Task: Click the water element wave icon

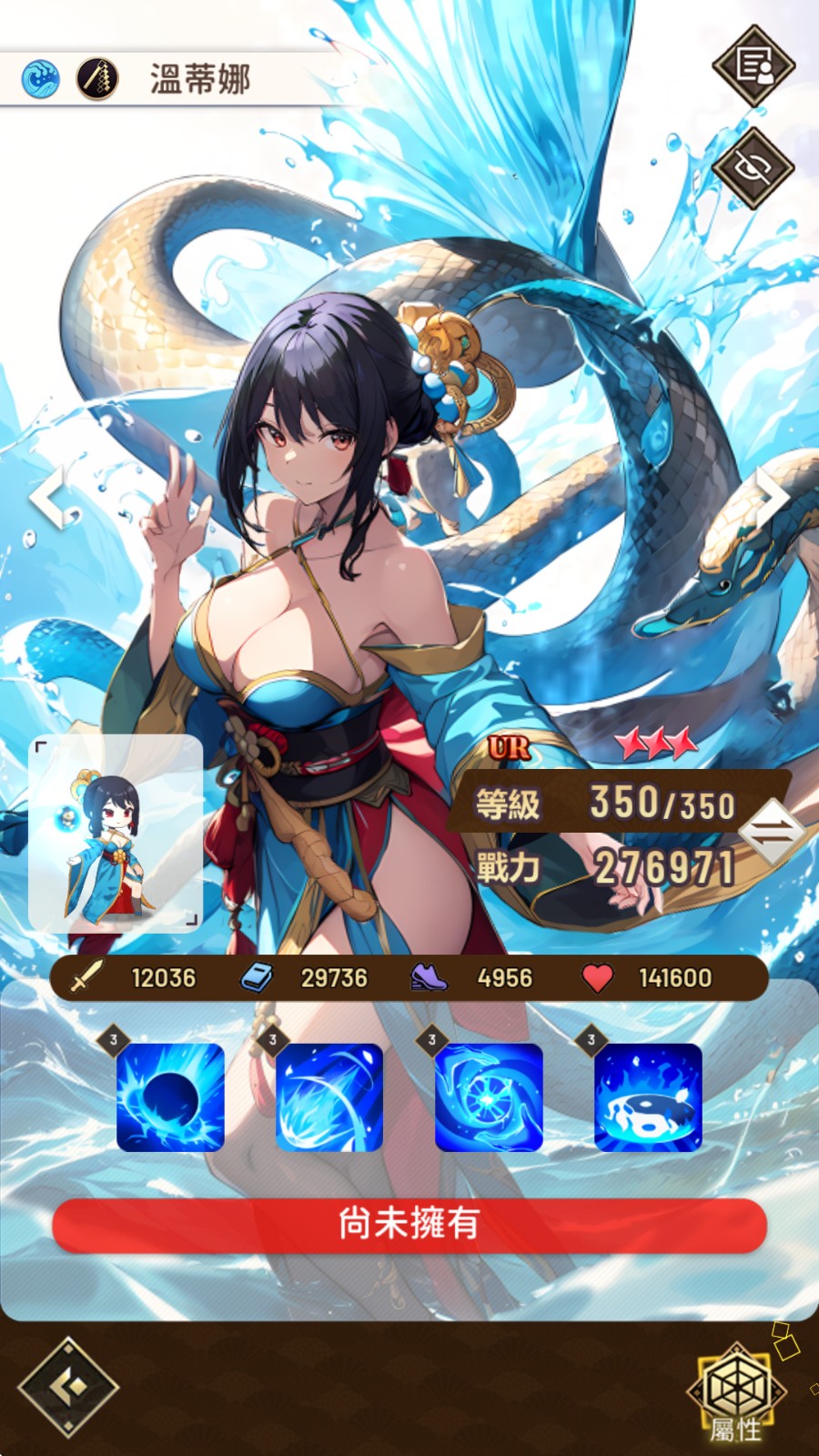Action: [41, 79]
